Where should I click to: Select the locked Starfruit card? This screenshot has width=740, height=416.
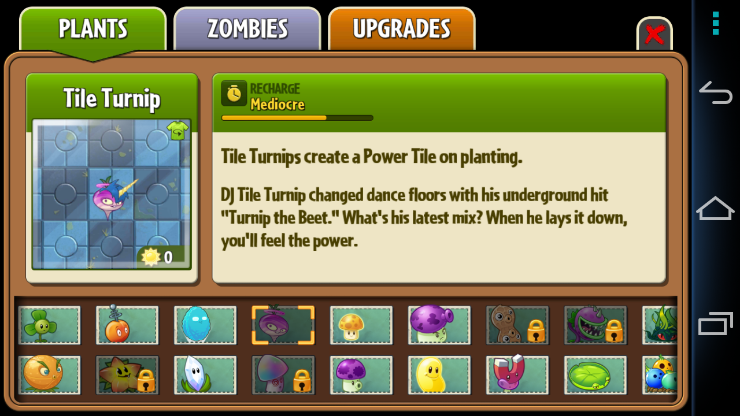(127, 374)
